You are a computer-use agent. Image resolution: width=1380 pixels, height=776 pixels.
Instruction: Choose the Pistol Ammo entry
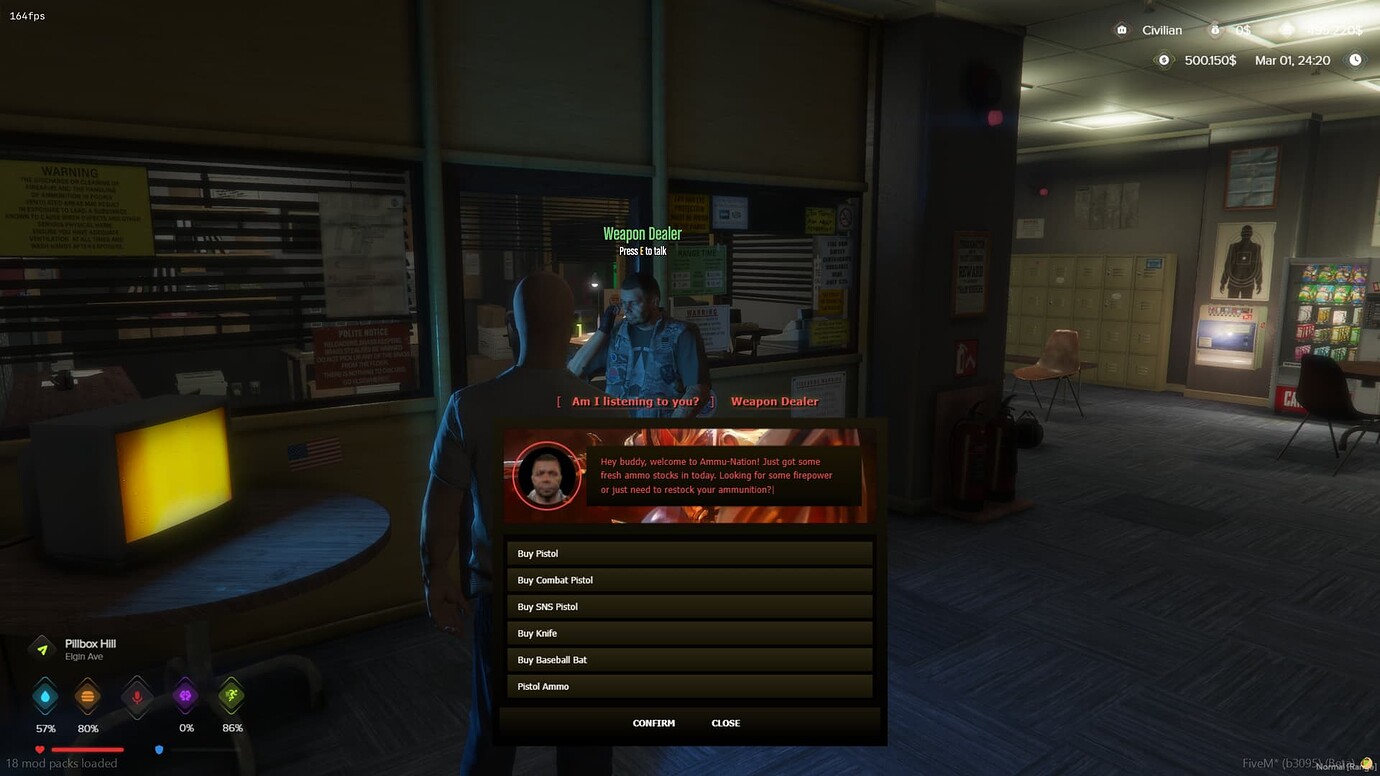tap(689, 686)
